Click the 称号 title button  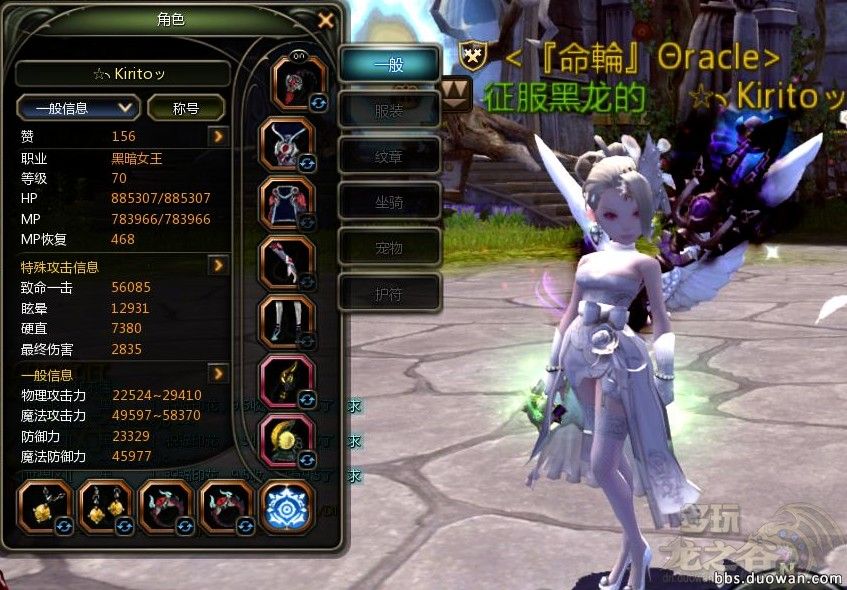185,107
